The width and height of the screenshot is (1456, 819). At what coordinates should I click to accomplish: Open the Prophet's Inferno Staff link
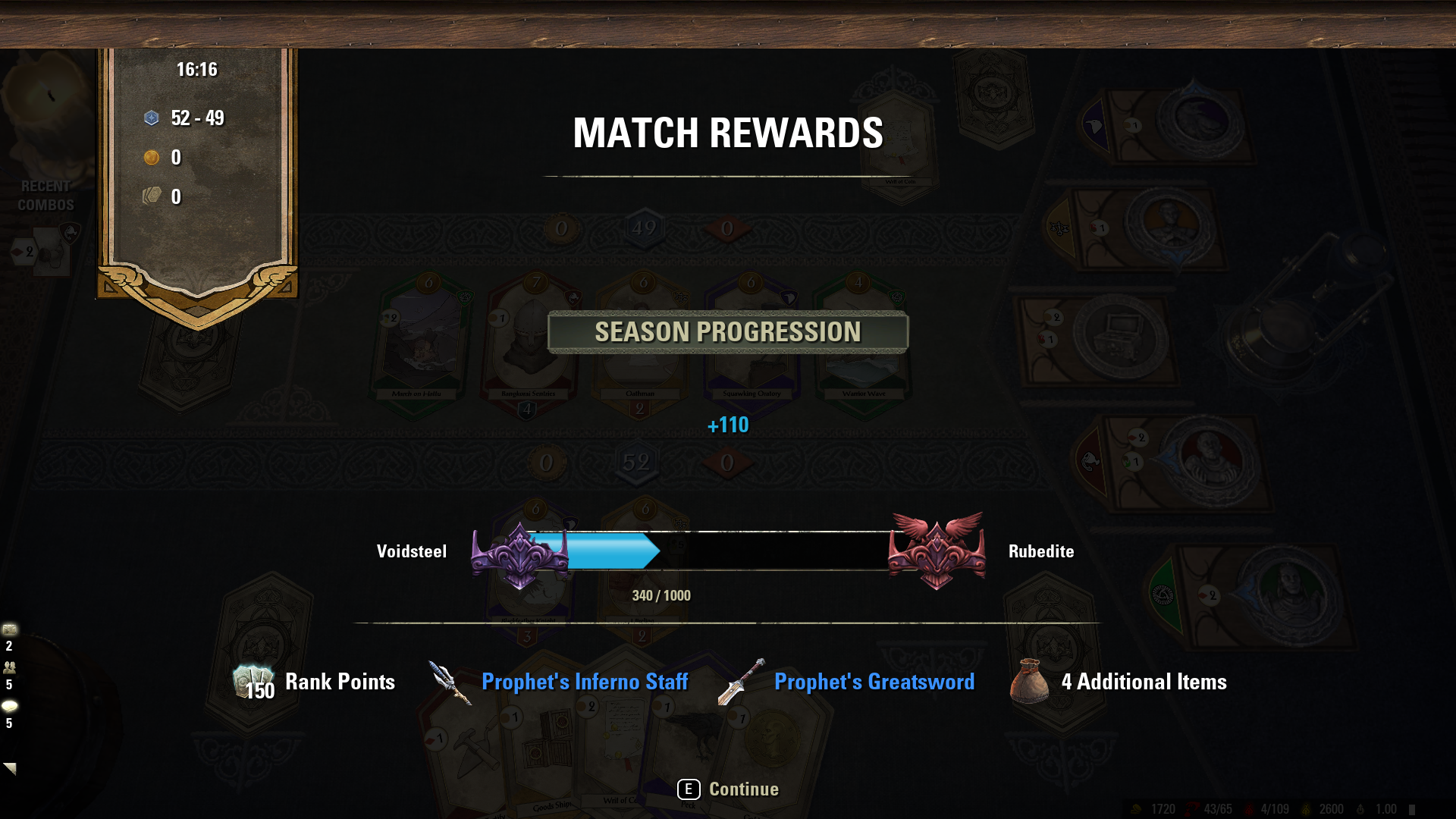point(584,682)
